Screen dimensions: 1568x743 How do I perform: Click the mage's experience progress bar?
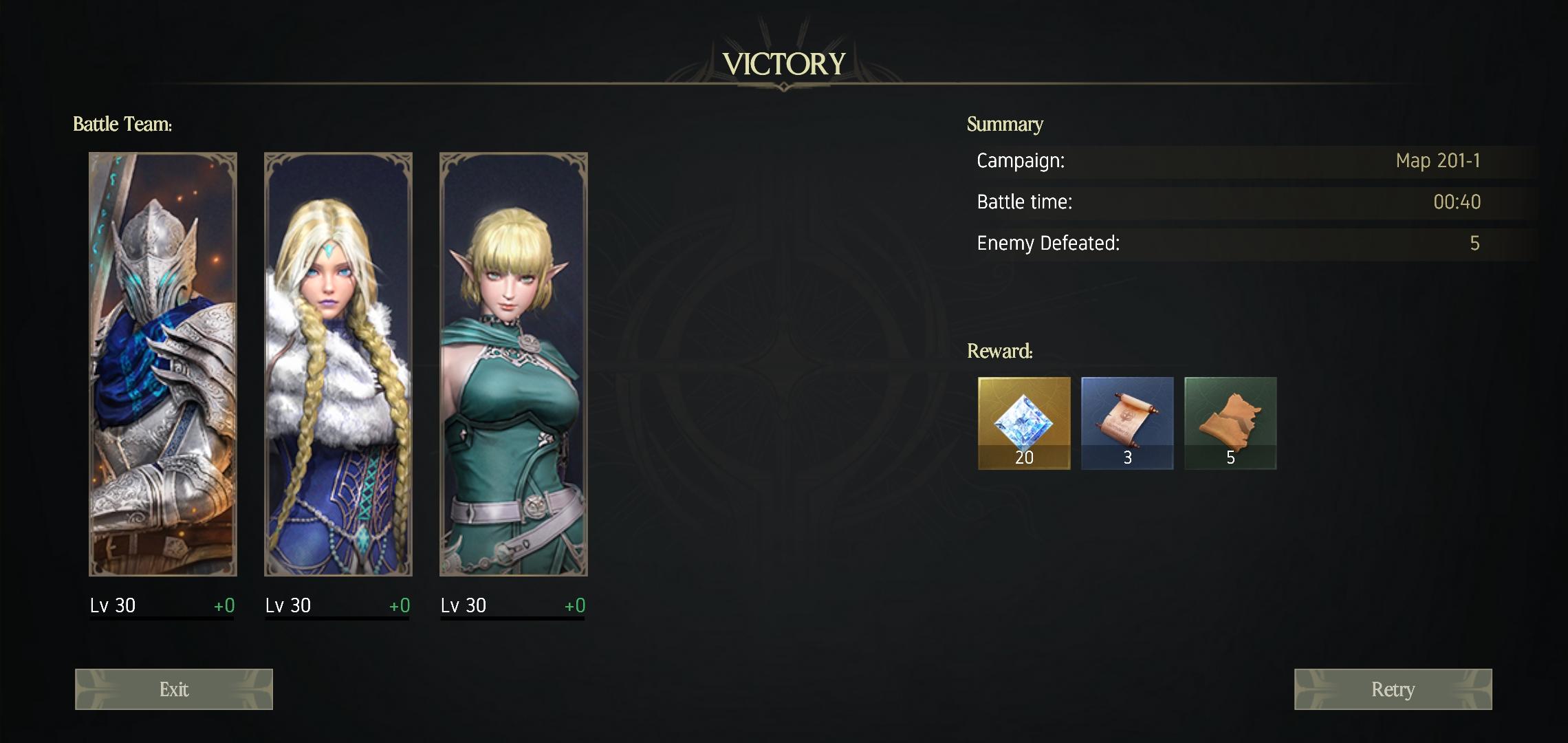(x=337, y=620)
